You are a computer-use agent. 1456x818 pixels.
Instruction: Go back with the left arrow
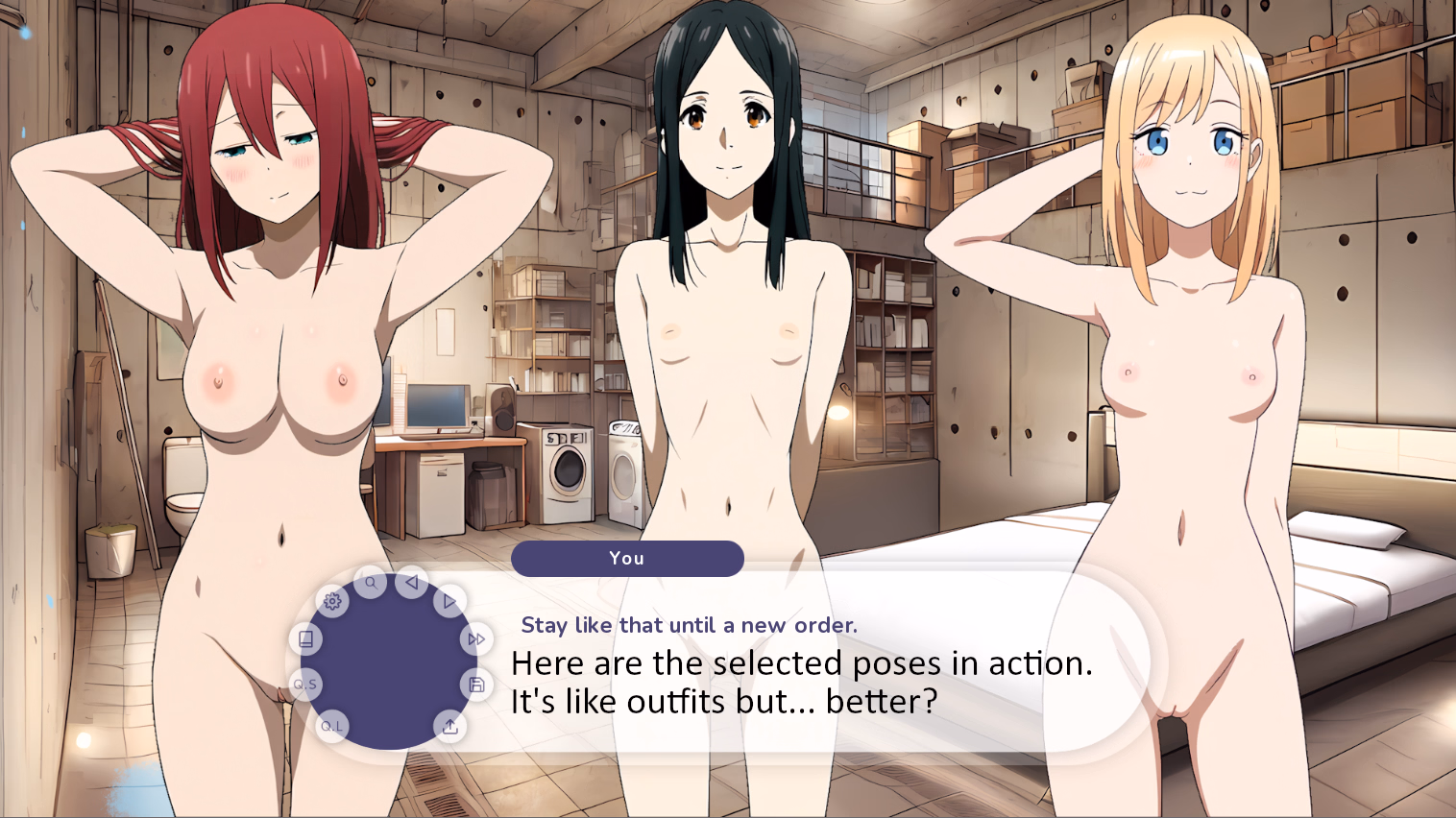tap(412, 582)
